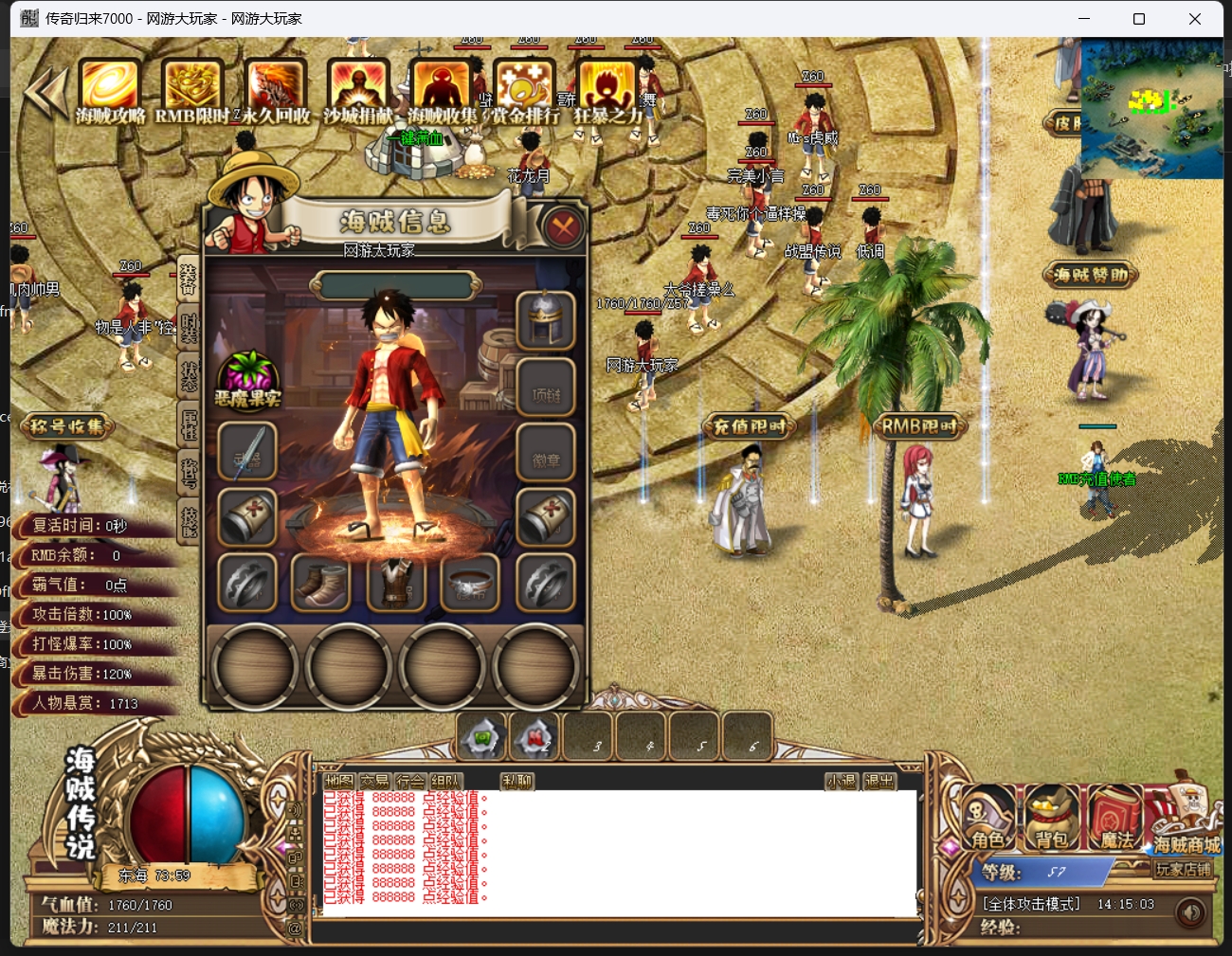The height and width of the screenshot is (956, 1232).
Task: Select the vest armor slot
Action: pyautogui.click(x=396, y=583)
